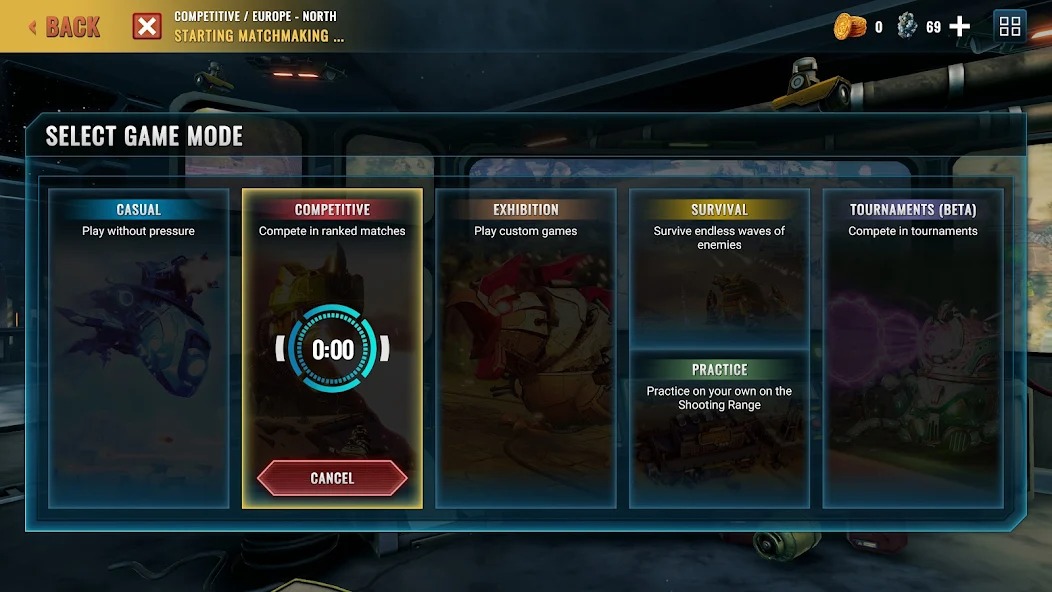Open Practice on the Shooting Range

(719, 430)
